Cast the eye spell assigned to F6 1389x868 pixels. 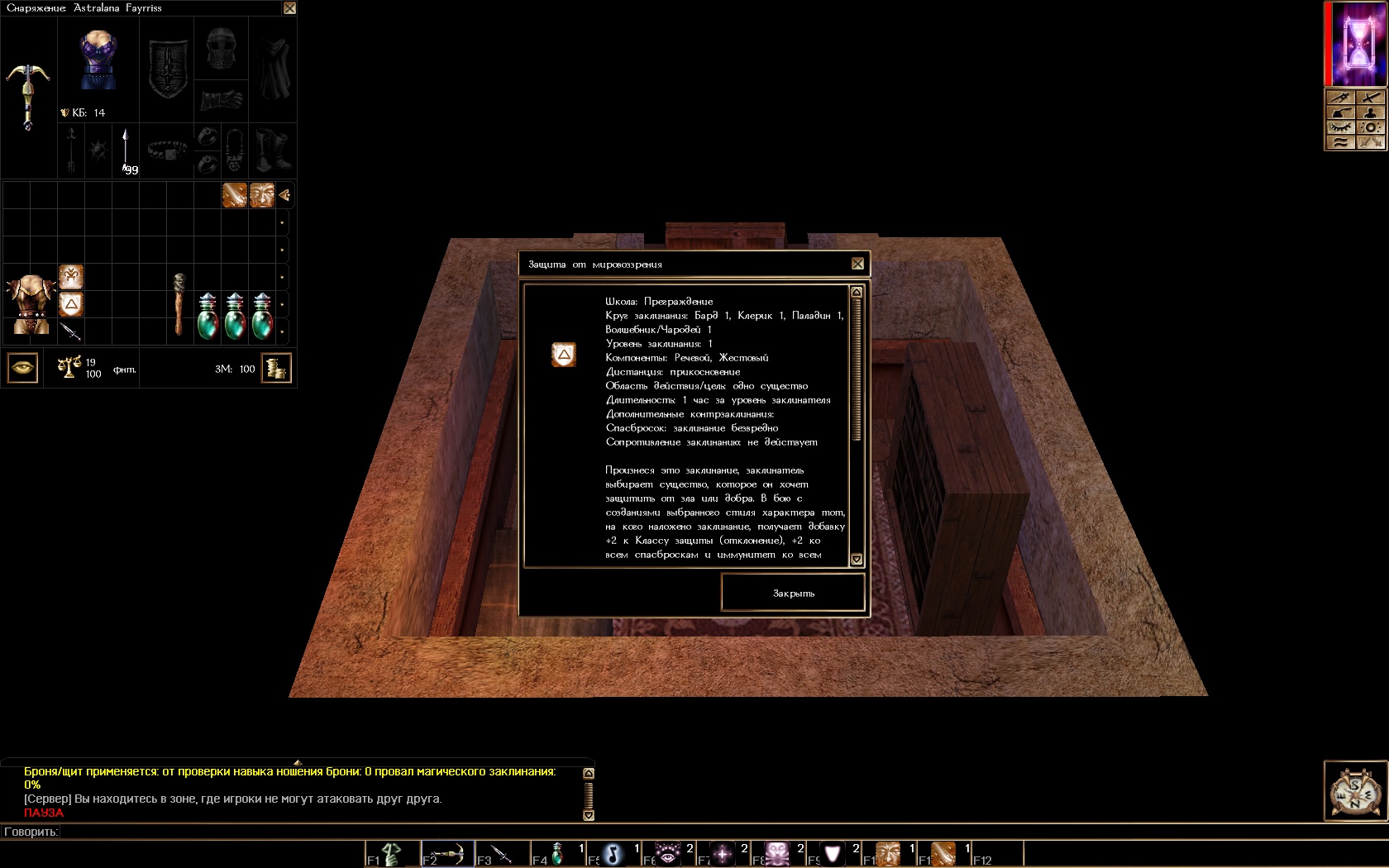pyautogui.click(x=668, y=853)
